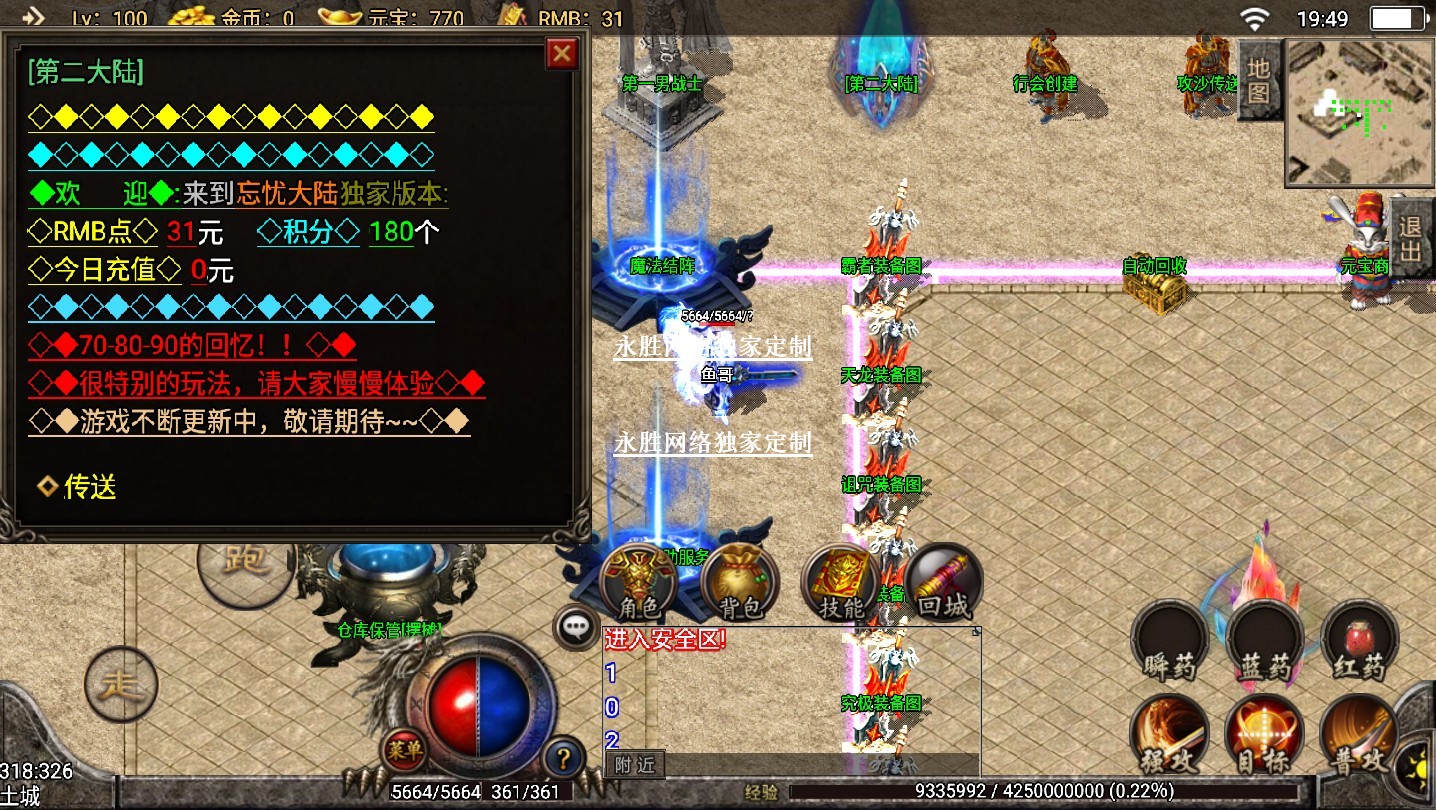Open the 技能 skills book
The height and width of the screenshot is (810, 1436).
tap(841, 585)
